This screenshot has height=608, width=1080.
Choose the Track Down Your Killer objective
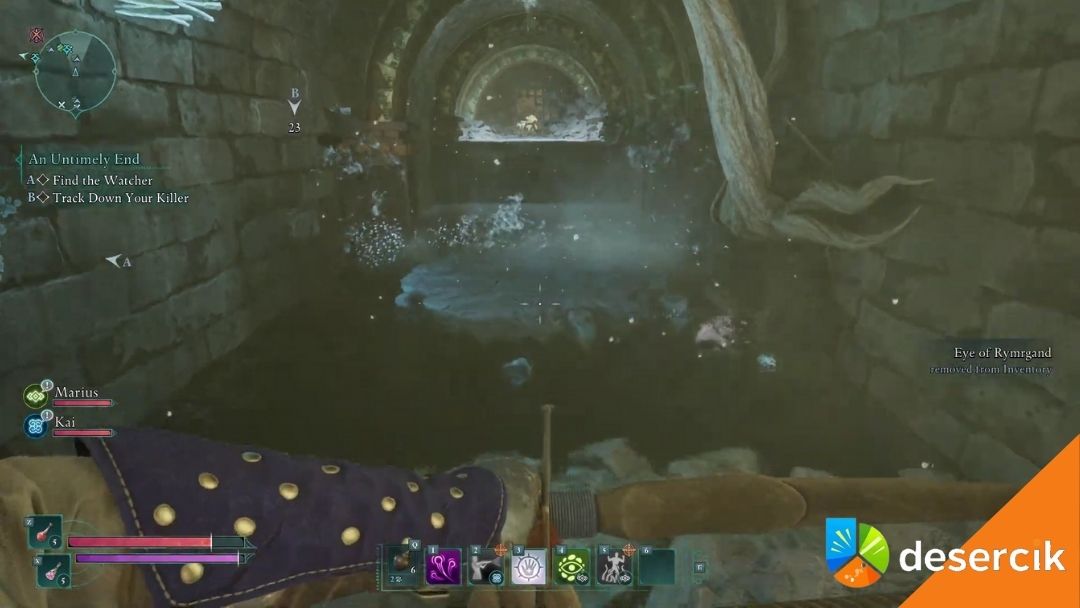click(x=112, y=198)
